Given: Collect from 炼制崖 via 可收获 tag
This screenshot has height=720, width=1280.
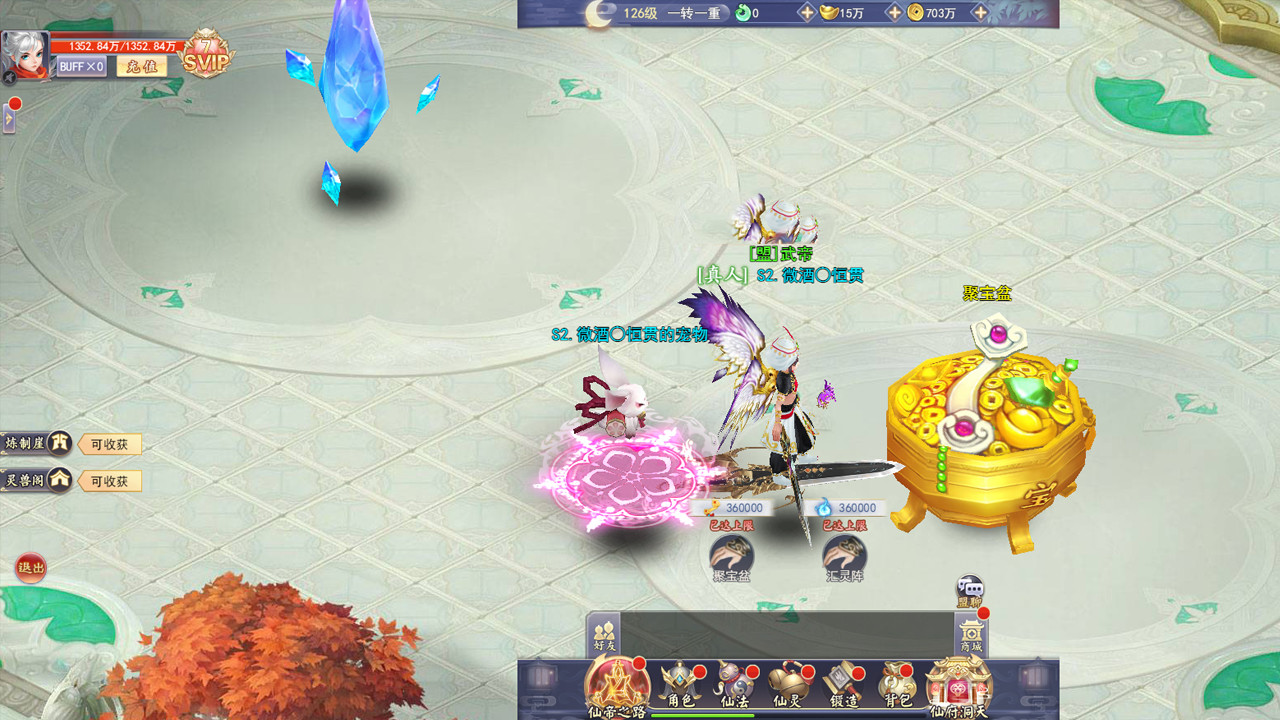Looking at the screenshot, I should (x=111, y=443).
